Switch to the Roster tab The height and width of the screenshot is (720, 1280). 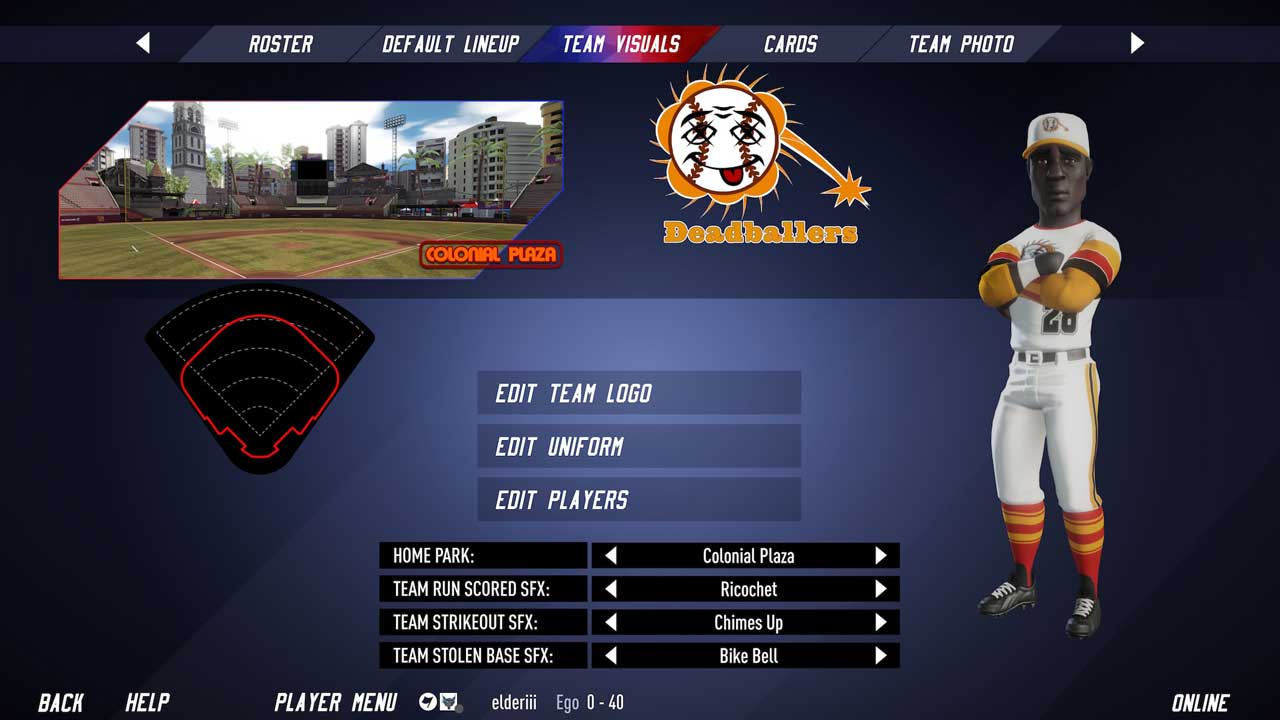(280, 44)
